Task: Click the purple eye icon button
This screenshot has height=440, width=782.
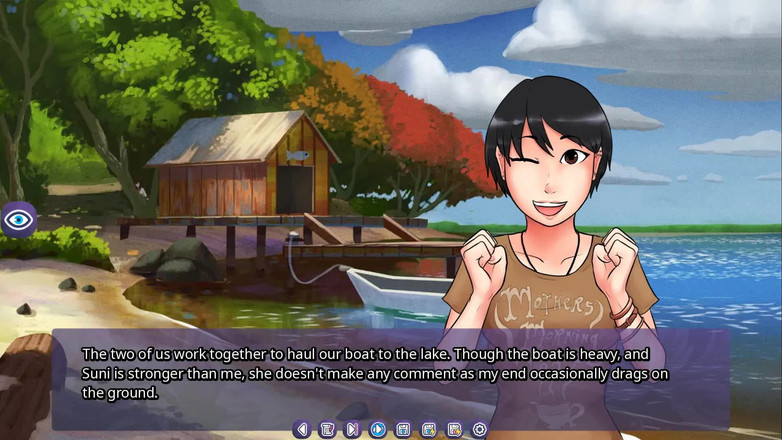Action: pos(19,218)
